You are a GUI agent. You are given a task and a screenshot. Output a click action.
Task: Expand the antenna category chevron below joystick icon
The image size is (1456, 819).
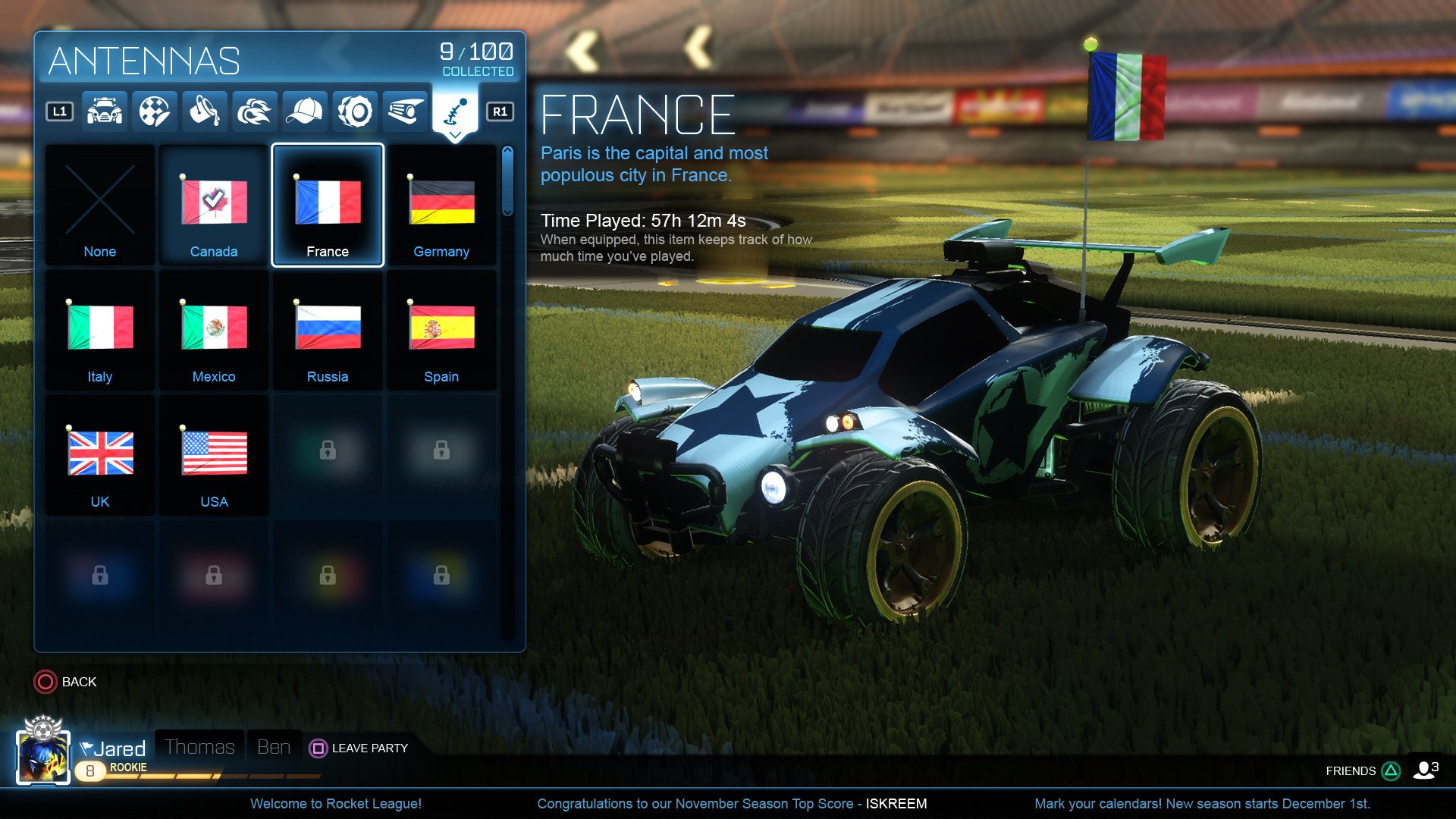(x=456, y=134)
